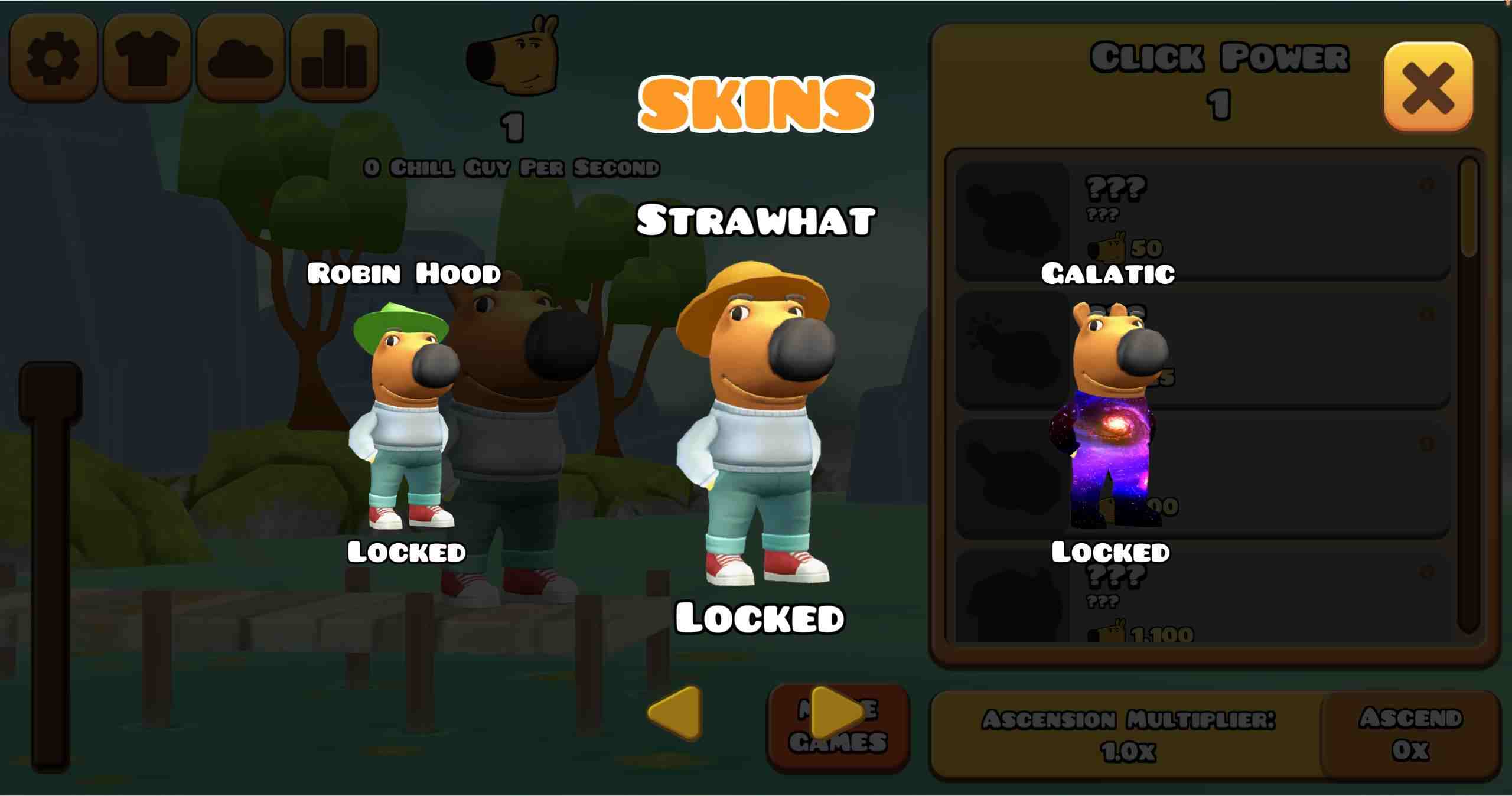Viewport: 1512px width, 796px height.
Task: Buy the first ??? upgrade costing 50
Action: point(1203,221)
